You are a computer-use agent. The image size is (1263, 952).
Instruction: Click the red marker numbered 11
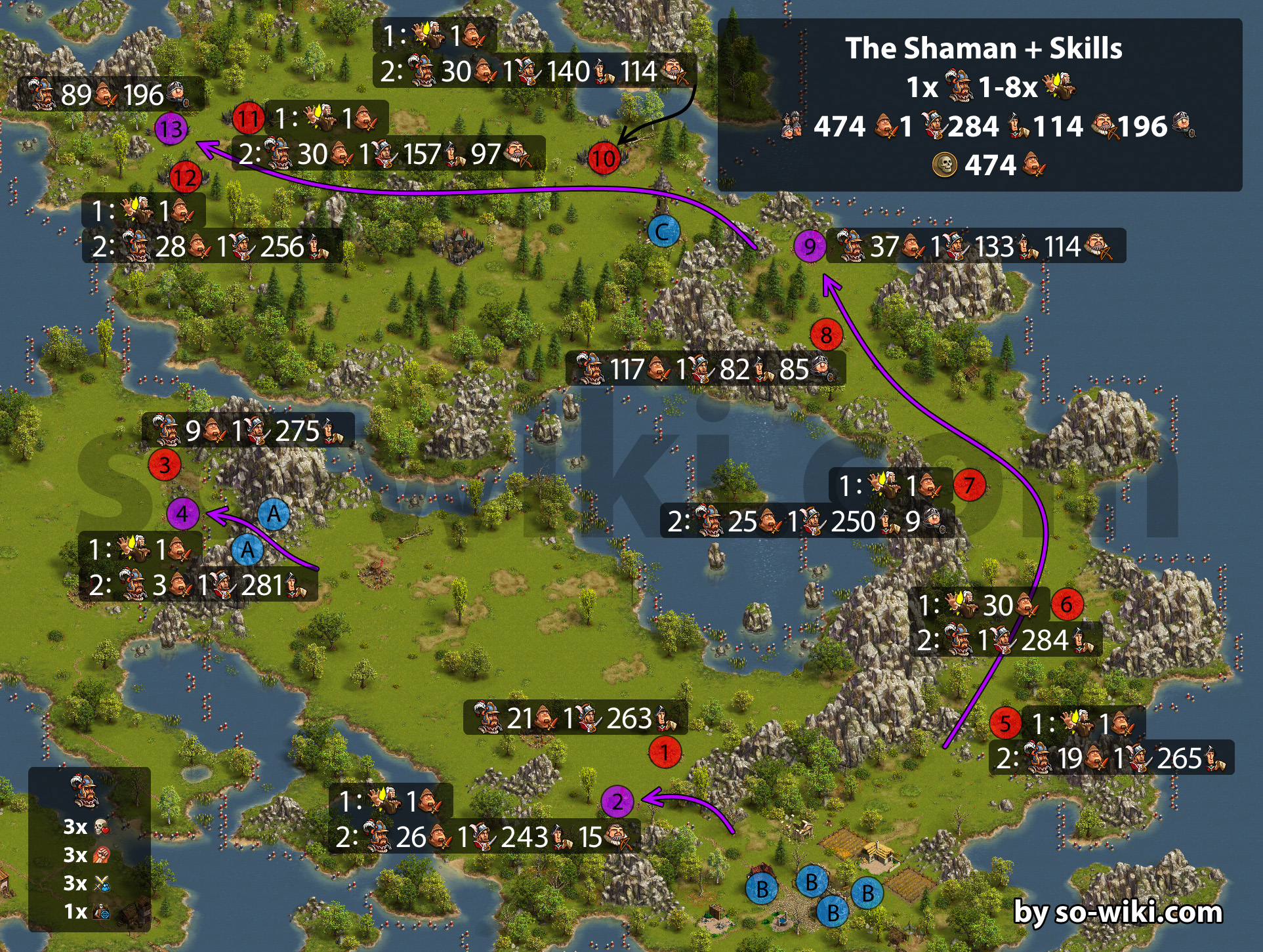click(x=248, y=119)
